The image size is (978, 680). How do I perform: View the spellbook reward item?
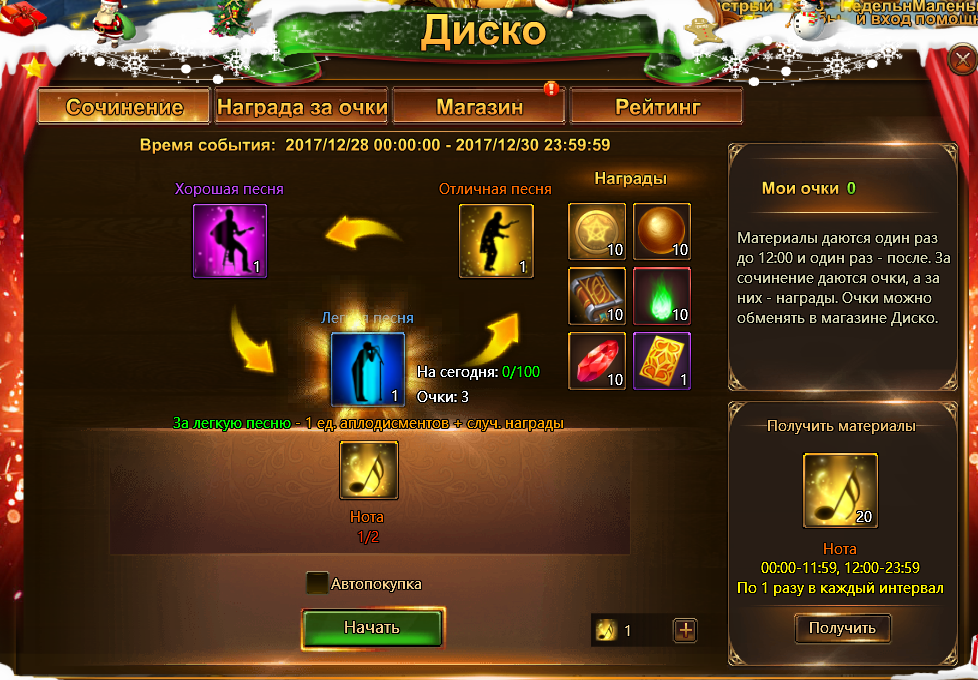point(598,296)
